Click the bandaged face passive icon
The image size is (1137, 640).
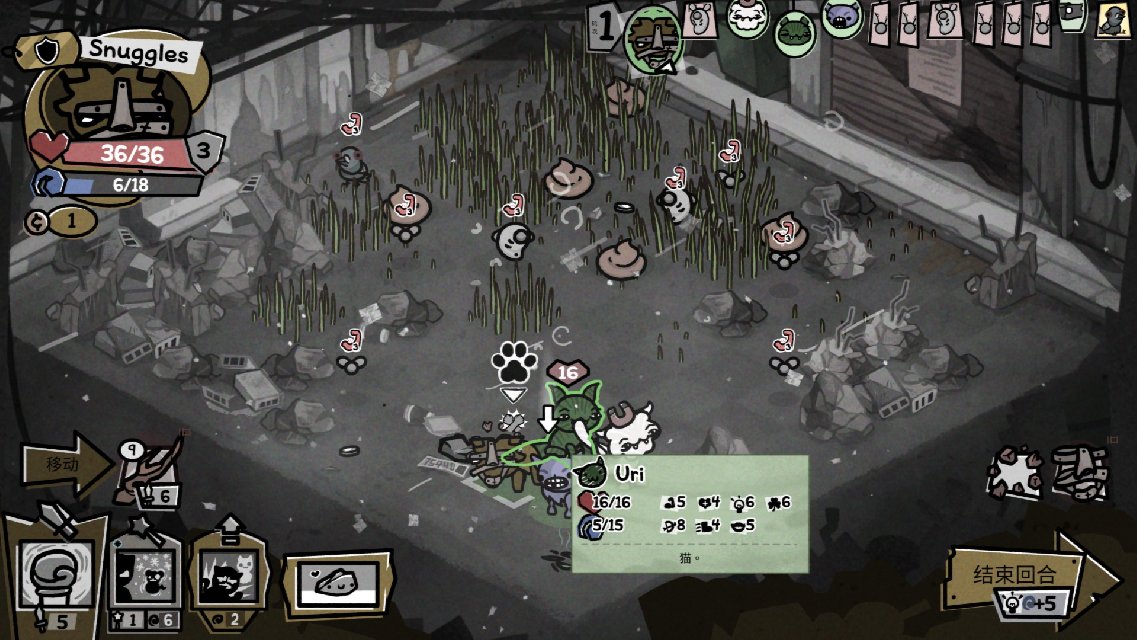point(1080,471)
